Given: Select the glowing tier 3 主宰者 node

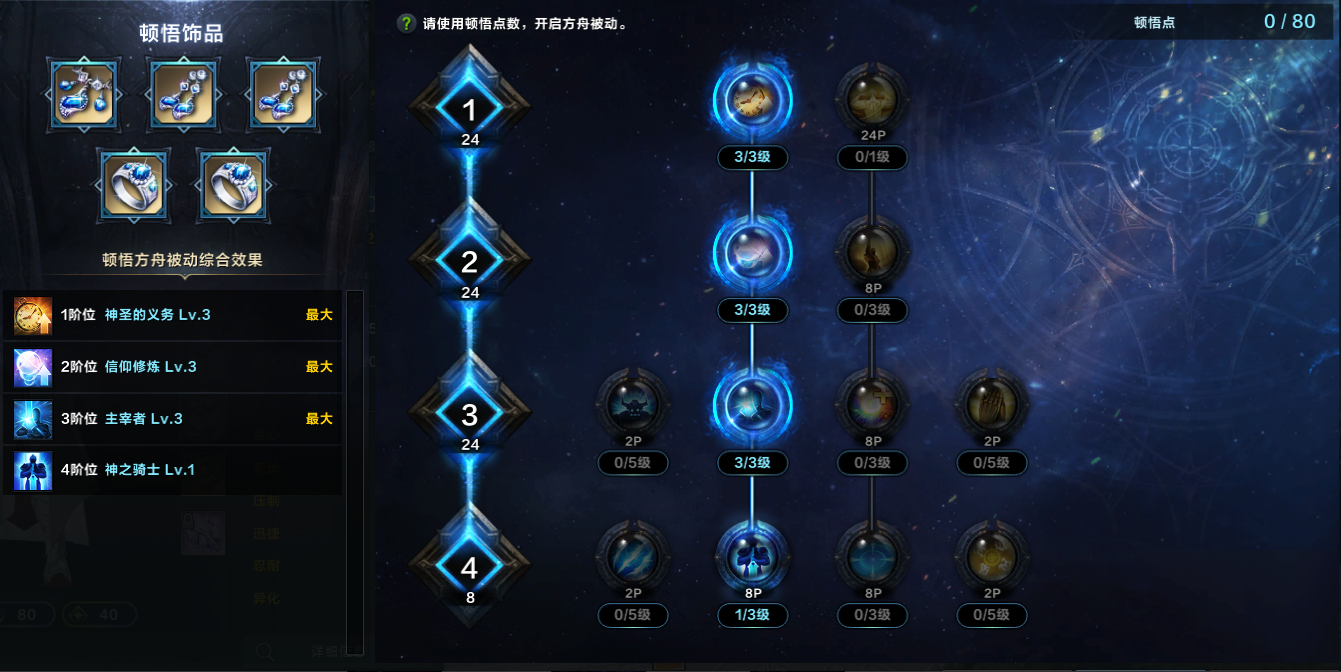Looking at the screenshot, I should [752, 403].
